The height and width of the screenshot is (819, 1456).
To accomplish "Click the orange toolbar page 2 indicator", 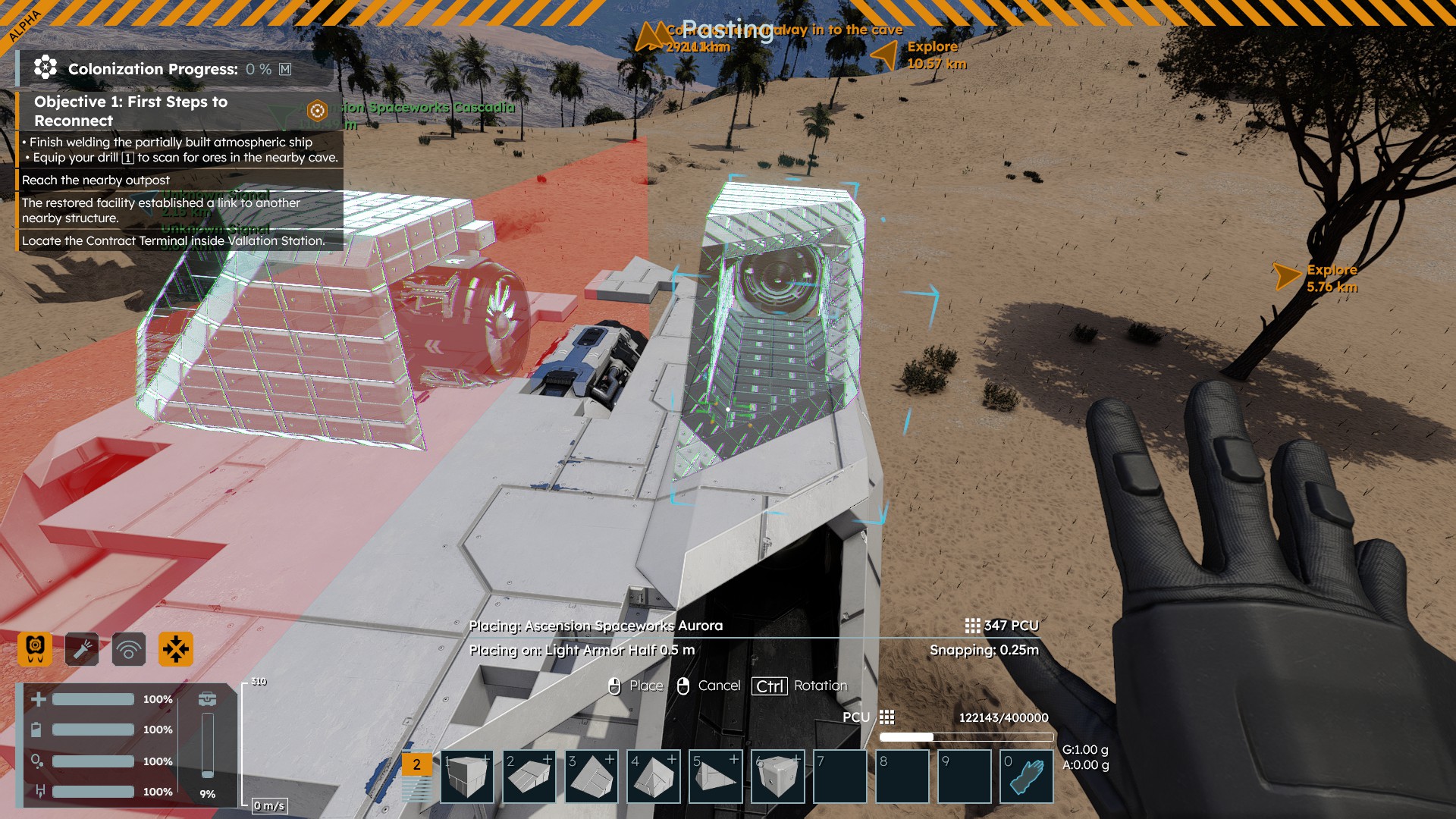I will [x=416, y=764].
